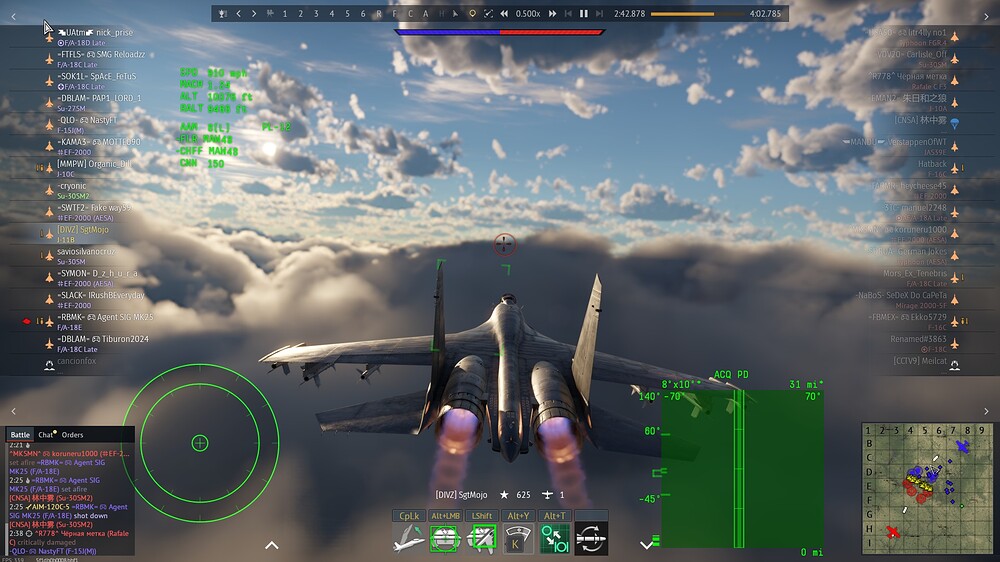This screenshot has width=1000, height=562.
Task: Select player Tiburon2024 in the team list
Action: tap(115, 339)
